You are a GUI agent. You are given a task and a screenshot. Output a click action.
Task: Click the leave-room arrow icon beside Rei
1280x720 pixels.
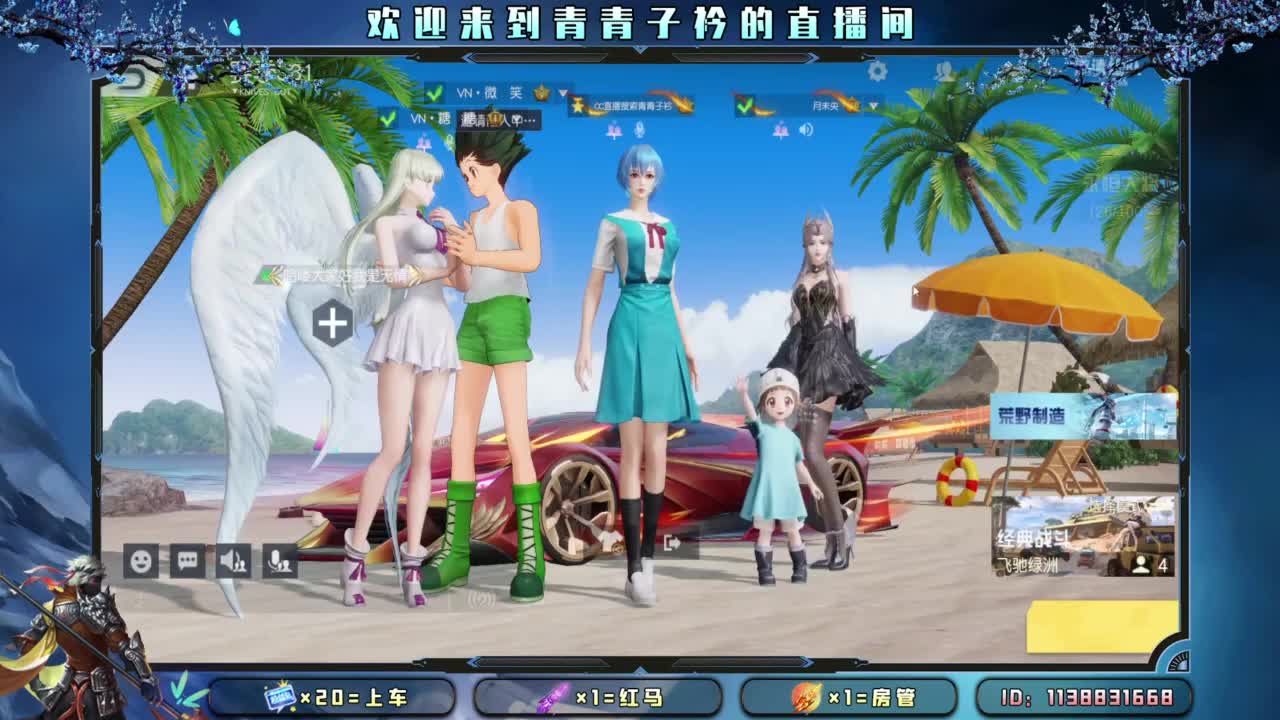click(671, 543)
